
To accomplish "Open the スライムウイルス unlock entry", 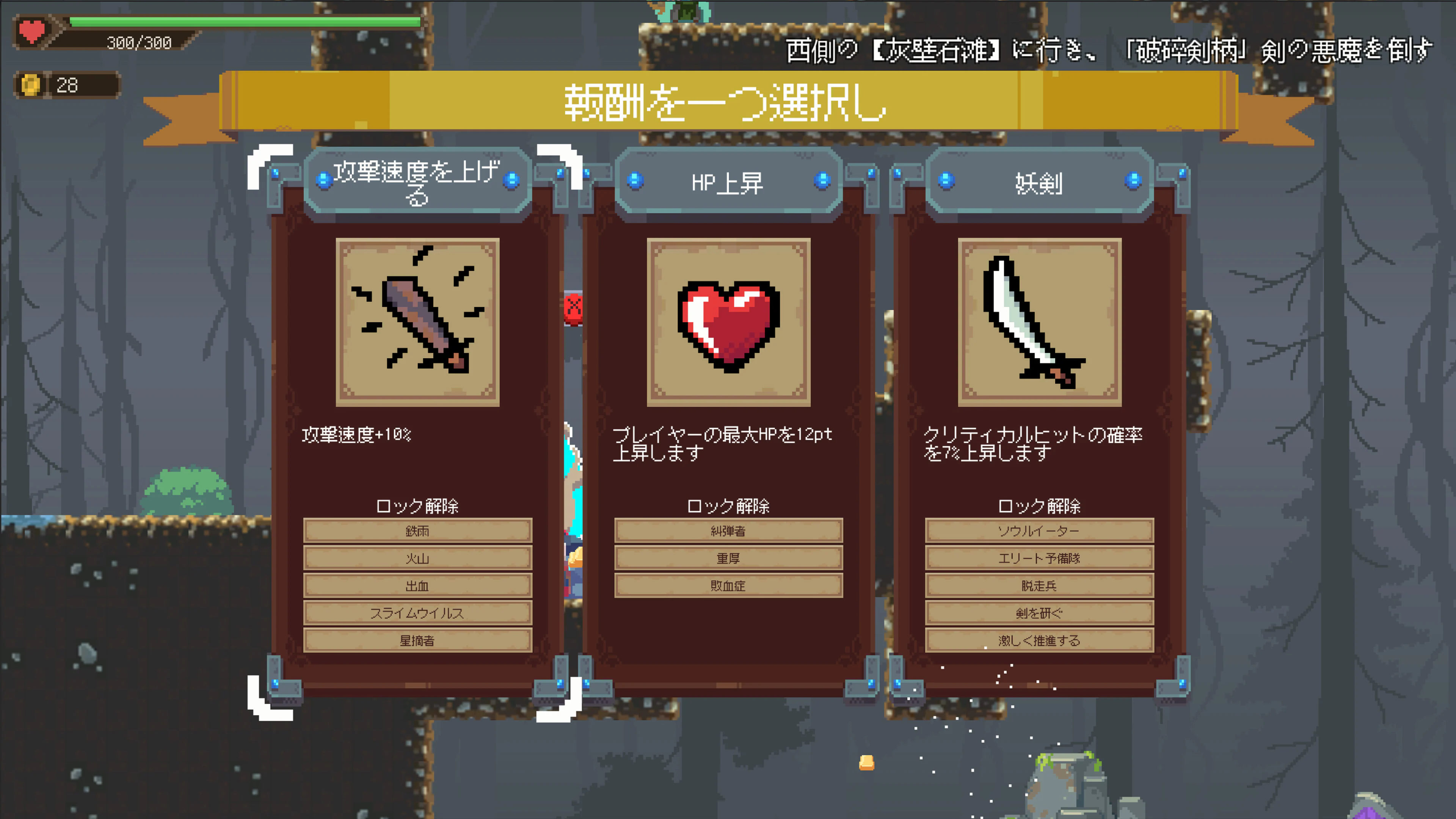I will 418,613.
